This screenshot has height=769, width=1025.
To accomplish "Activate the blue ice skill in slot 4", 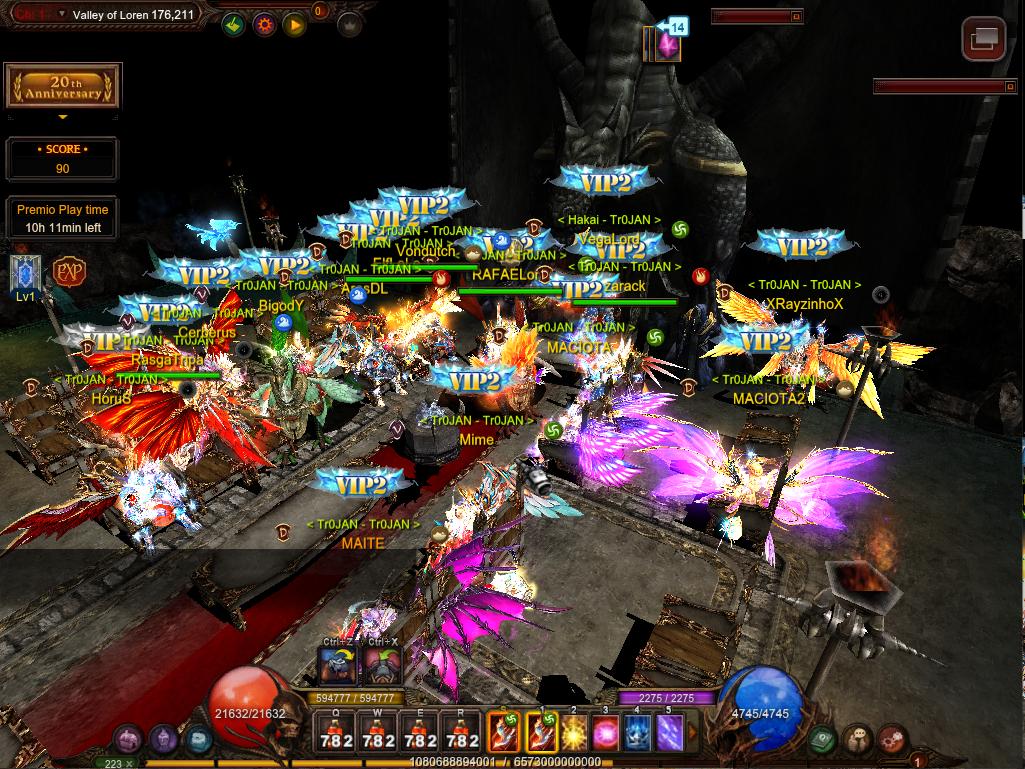I will pos(638,733).
